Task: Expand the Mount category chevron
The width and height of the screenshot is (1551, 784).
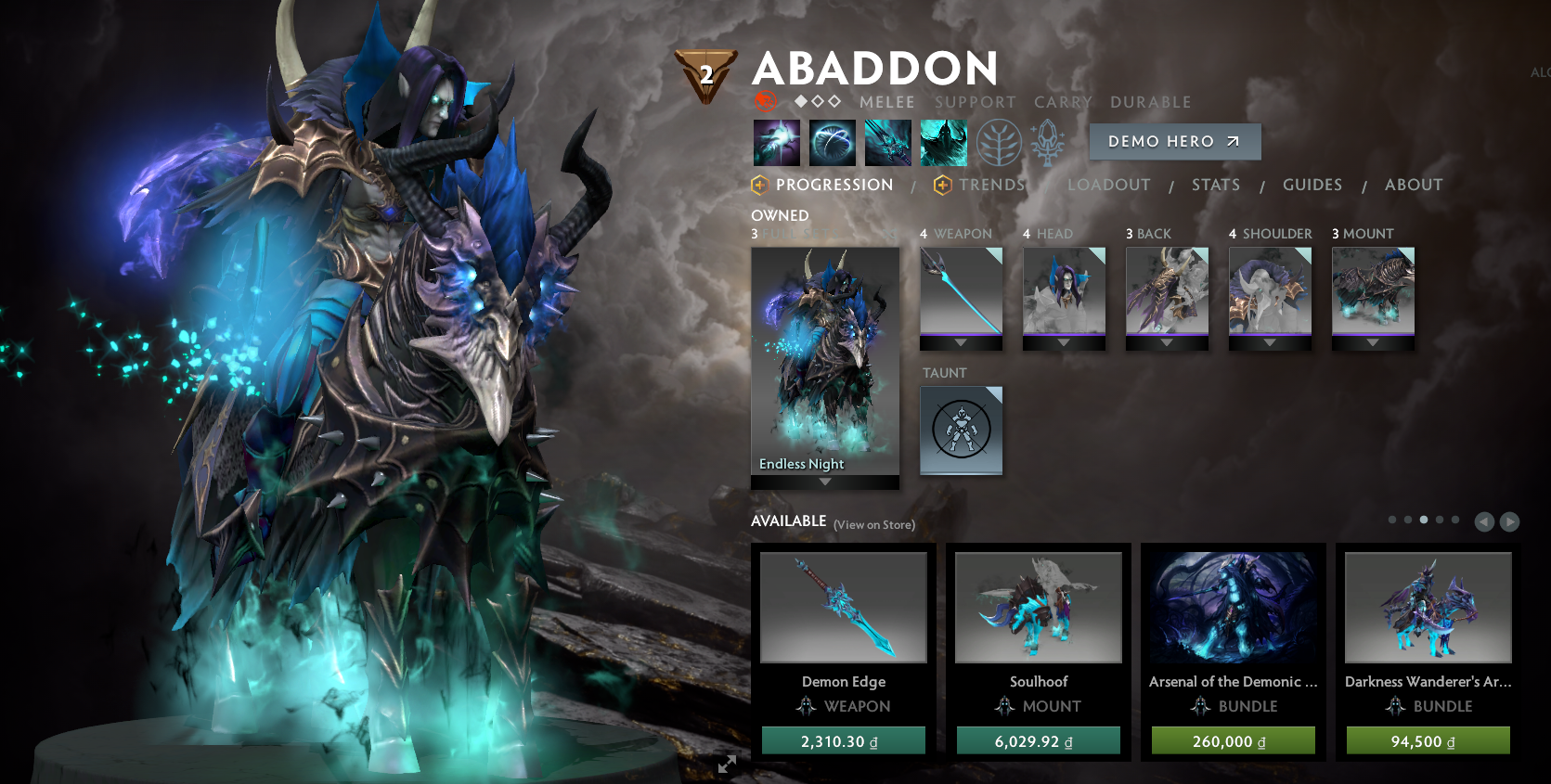Action: tap(1374, 341)
